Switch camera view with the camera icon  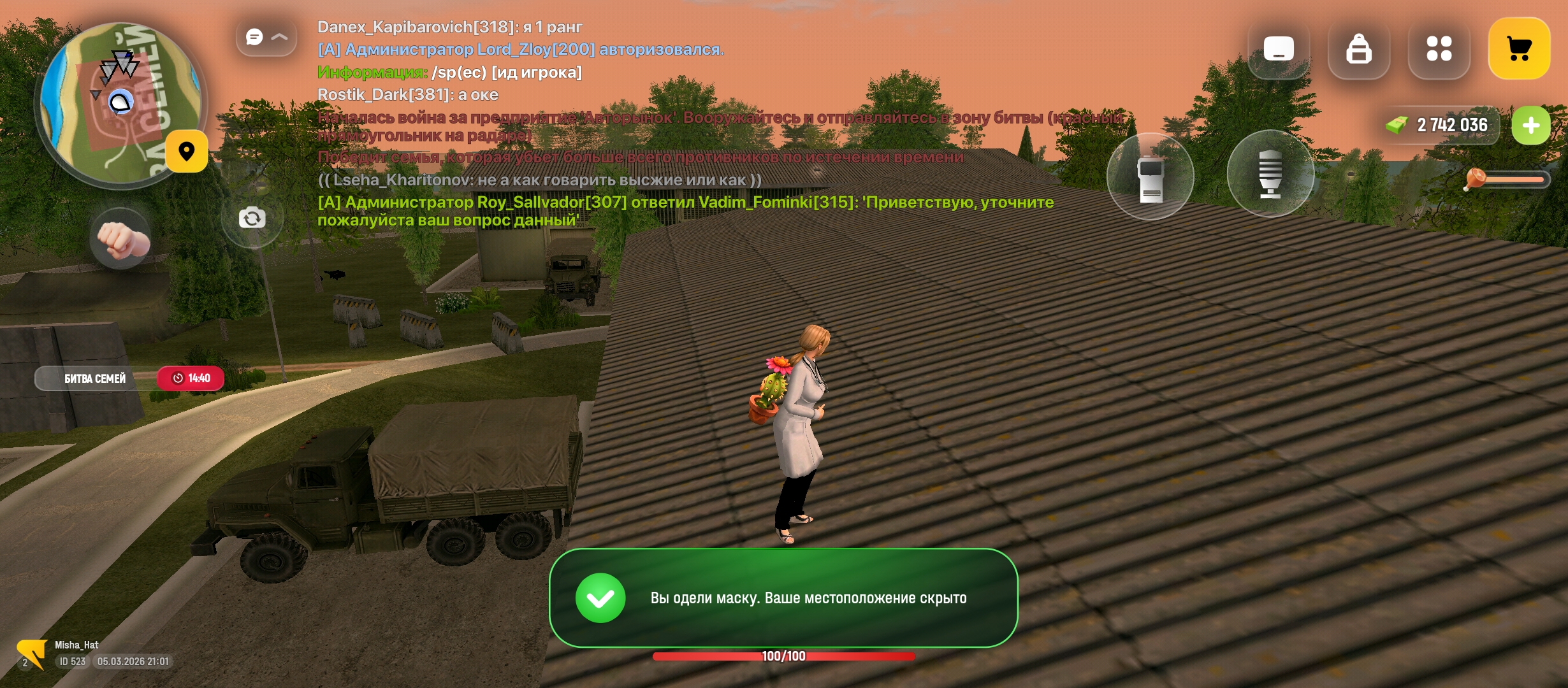click(x=252, y=219)
